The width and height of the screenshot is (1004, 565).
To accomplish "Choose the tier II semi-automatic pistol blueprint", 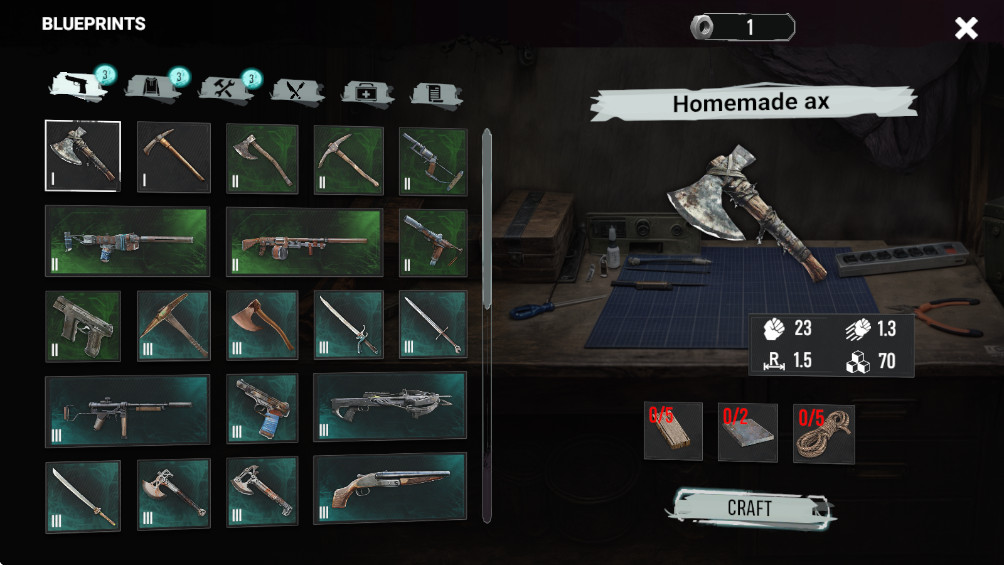I will [x=83, y=326].
